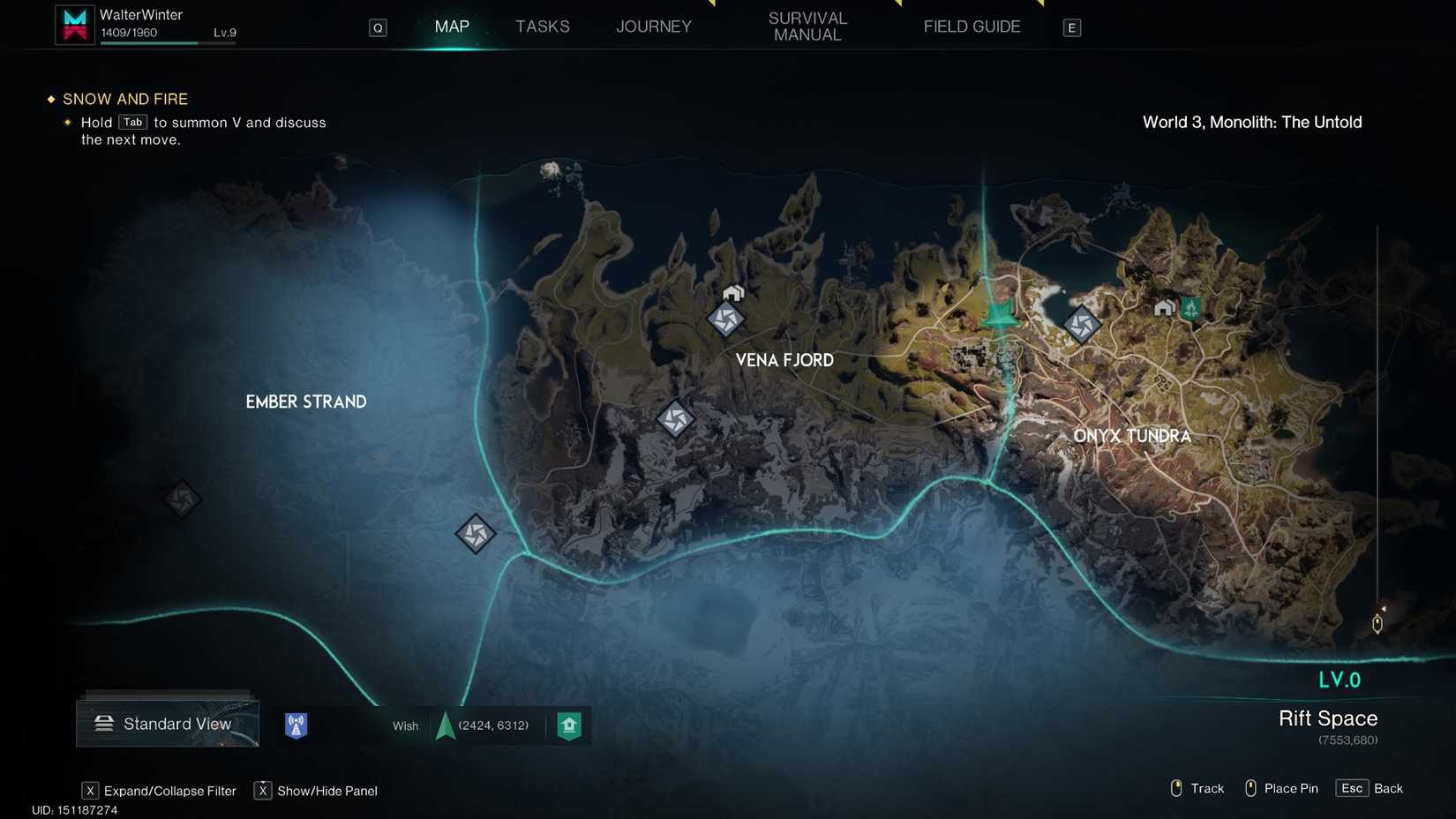Expand the map filter panel

pyautogui.click(x=89, y=791)
